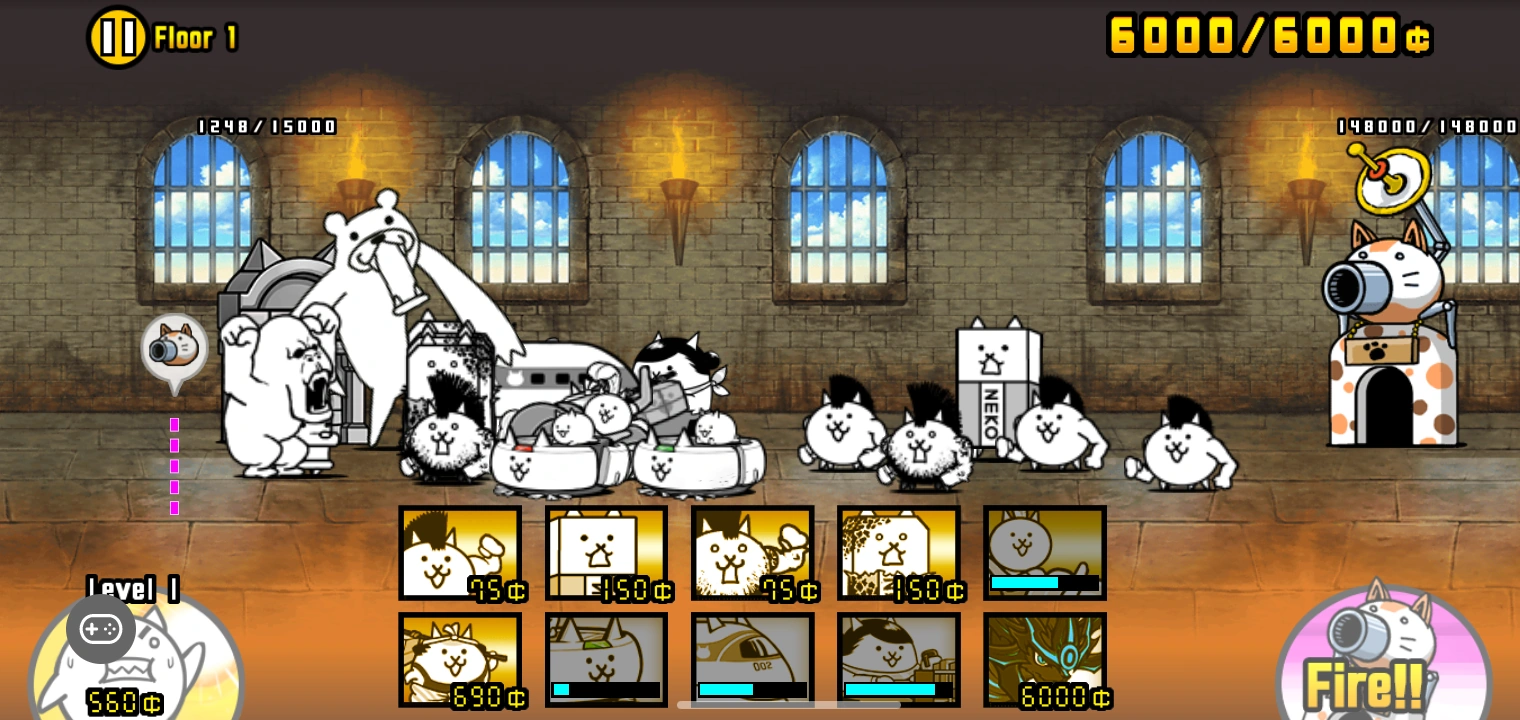Viewport: 1520px width, 720px height.
Task: Click the unit row scrollbar indicator
Action: (789, 706)
